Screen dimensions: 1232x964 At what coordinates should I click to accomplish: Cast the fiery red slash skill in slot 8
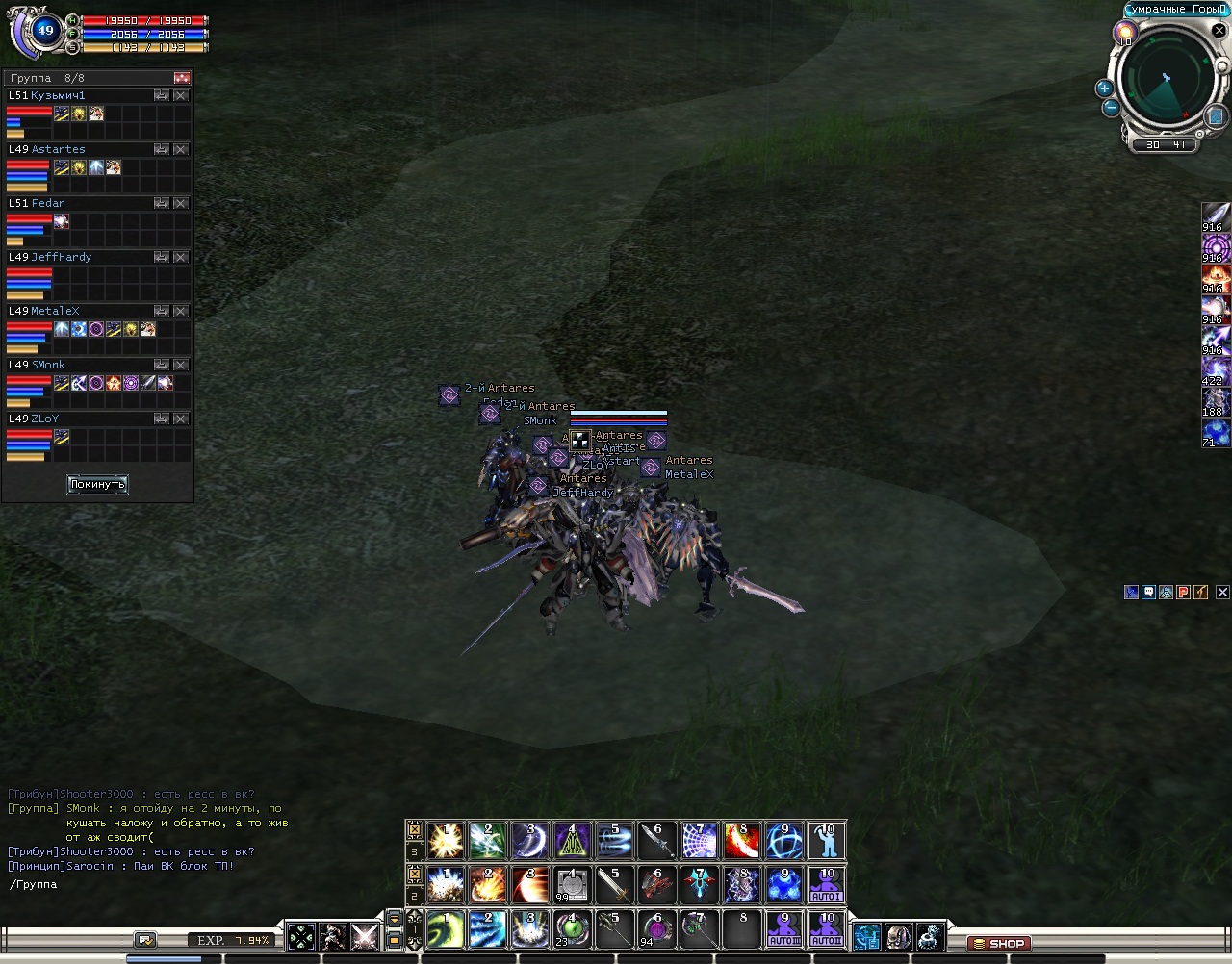742,841
